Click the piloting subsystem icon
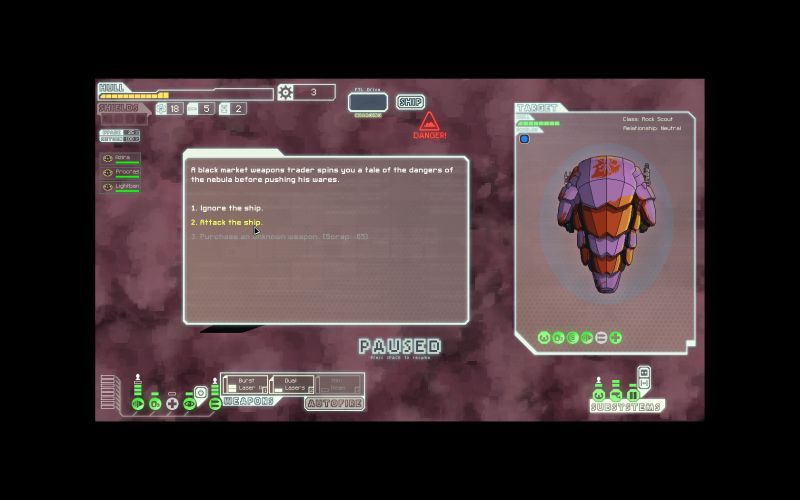The image size is (800, 500). [x=599, y=395]
